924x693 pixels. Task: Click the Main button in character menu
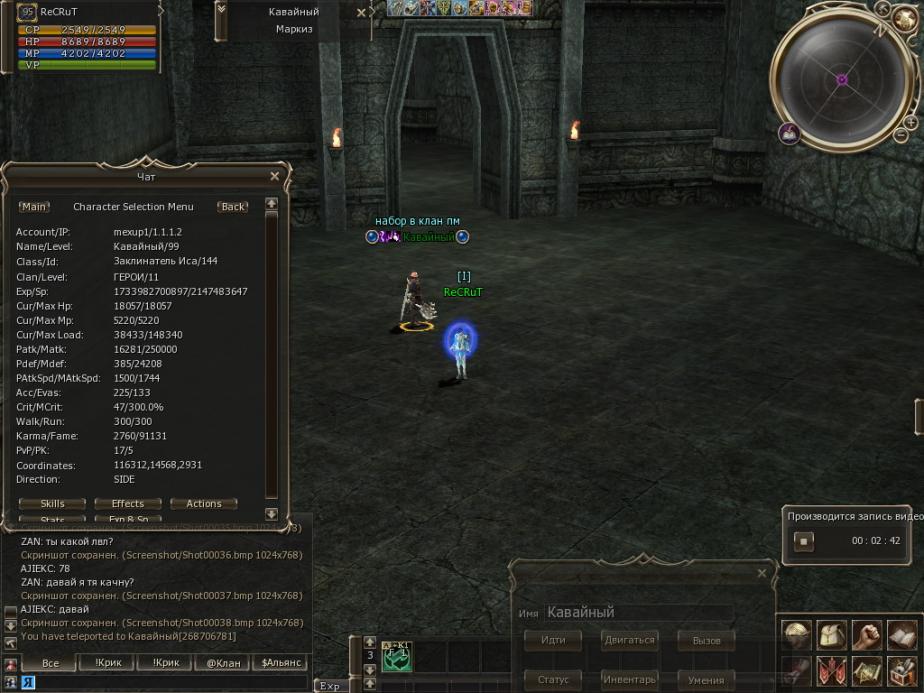tap(34, 207)
